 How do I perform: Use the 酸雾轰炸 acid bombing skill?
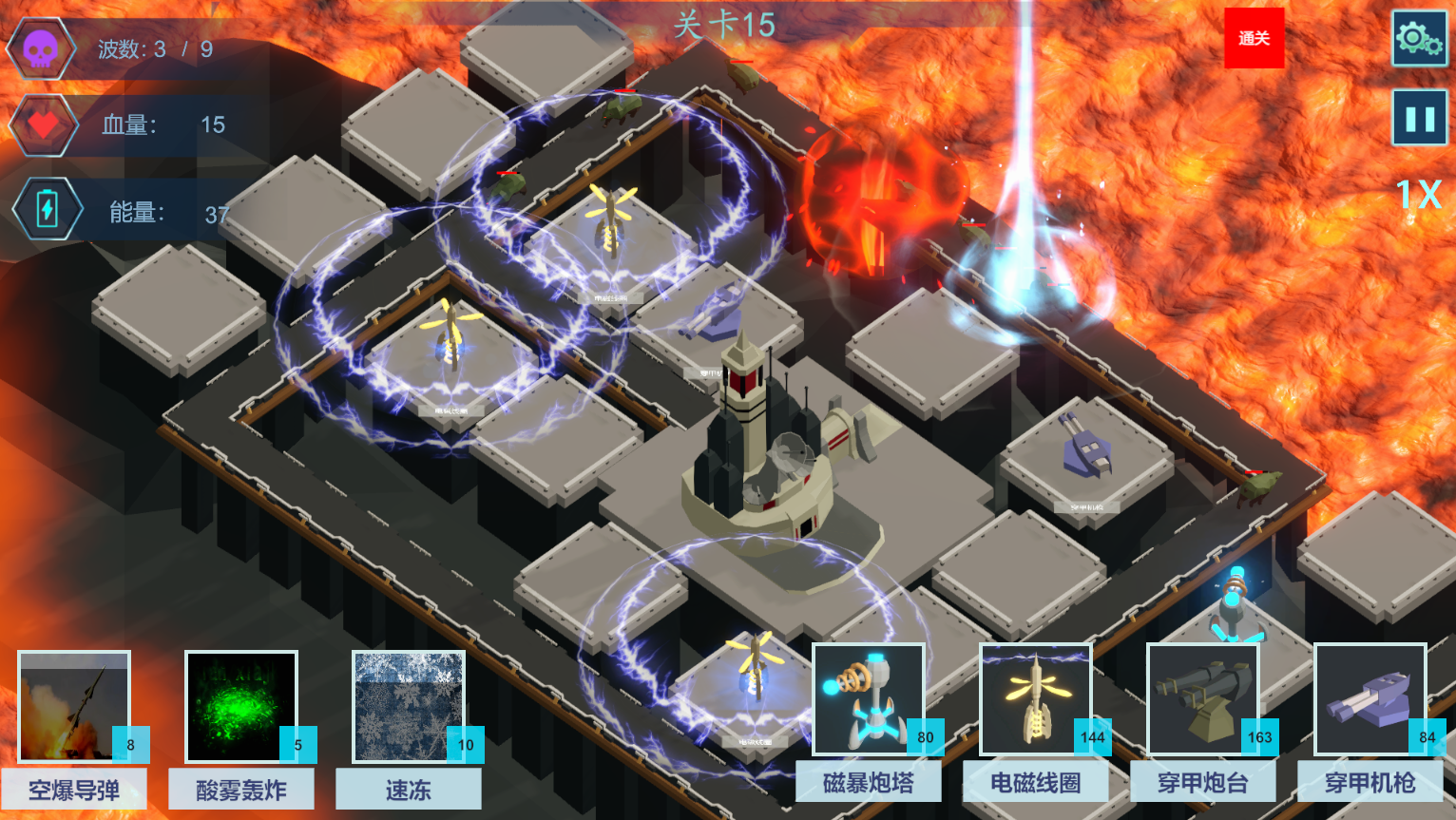241,707
